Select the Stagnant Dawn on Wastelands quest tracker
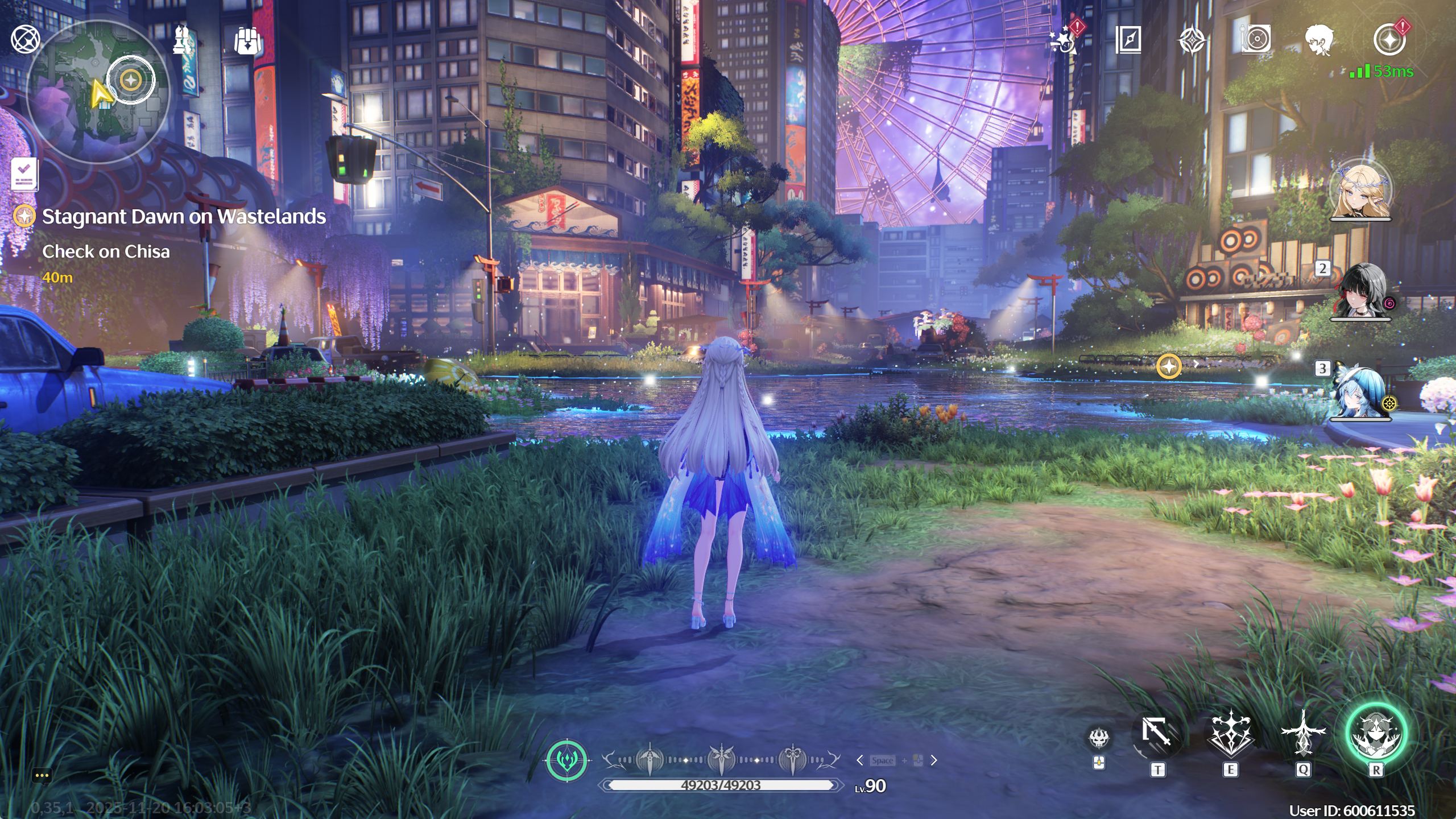The width and height of the screenshot is (1456, 819). pos(183,217)
